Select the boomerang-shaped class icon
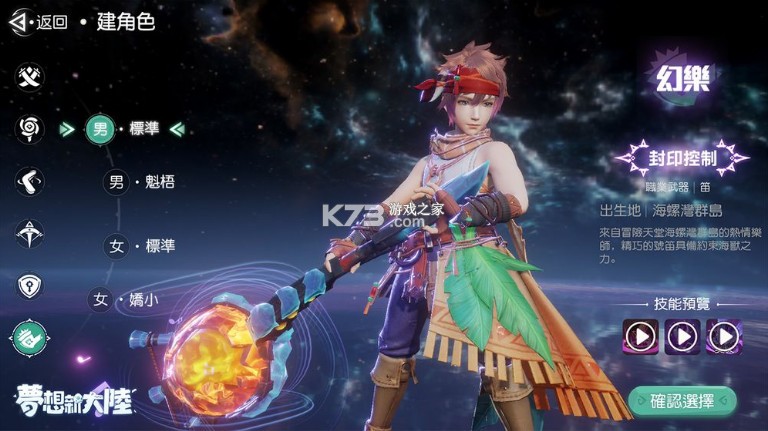The image size is (768, 431). tap(30, 181)
